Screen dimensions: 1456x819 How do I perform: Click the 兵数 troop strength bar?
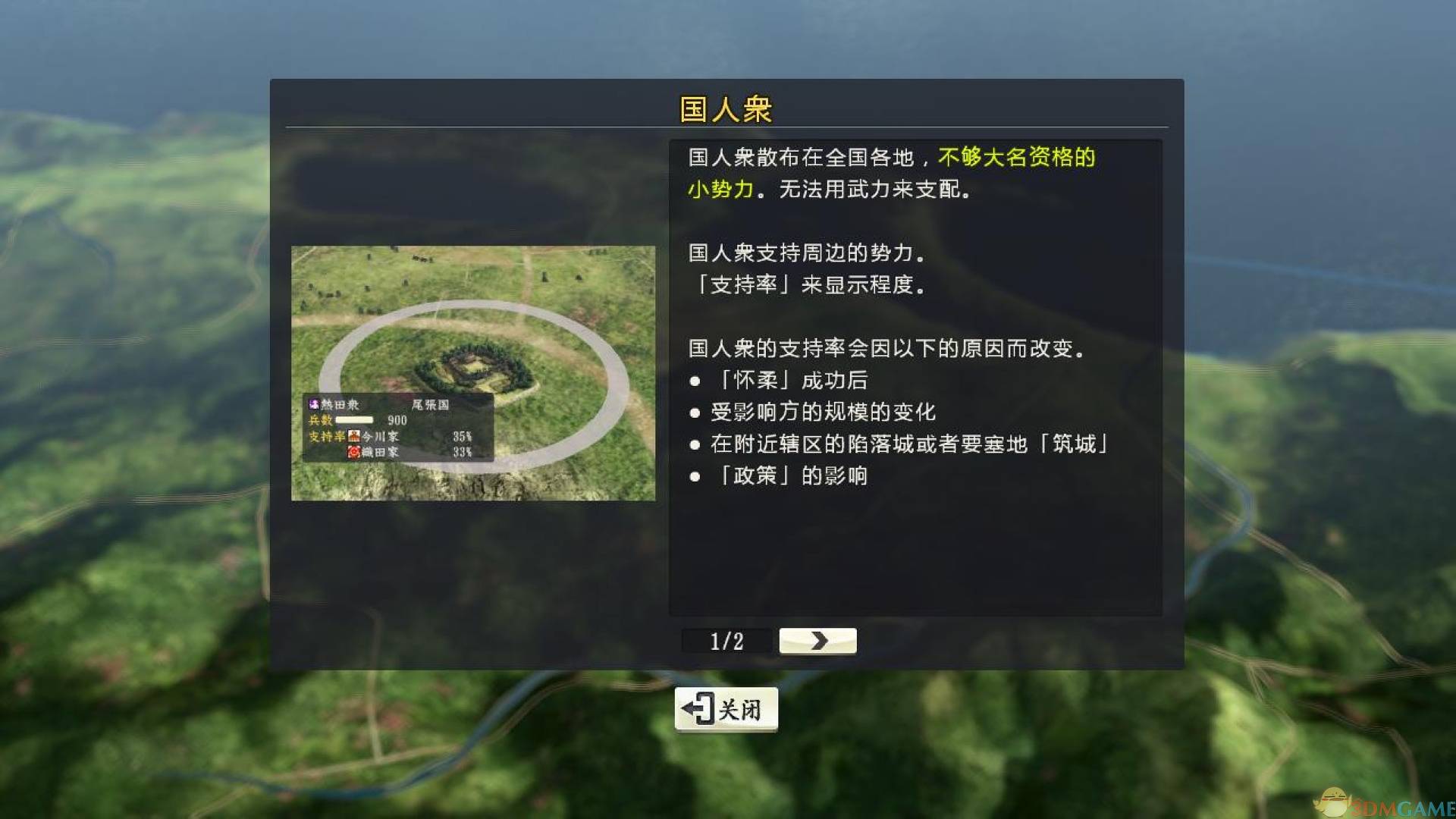[x=356, y=420]
